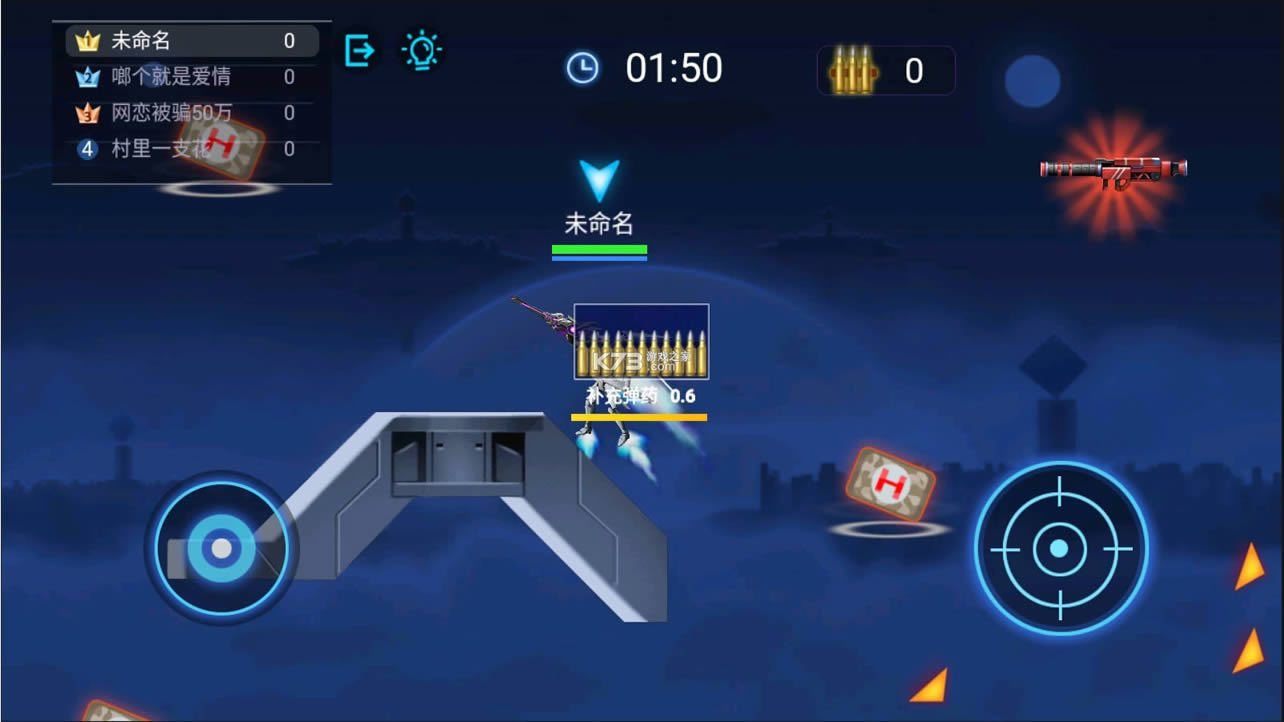Viewport: 1284px width, 722px height.
Task: Tap the gold crown icon on the leaderboard
Action: (x=87, y=41)
